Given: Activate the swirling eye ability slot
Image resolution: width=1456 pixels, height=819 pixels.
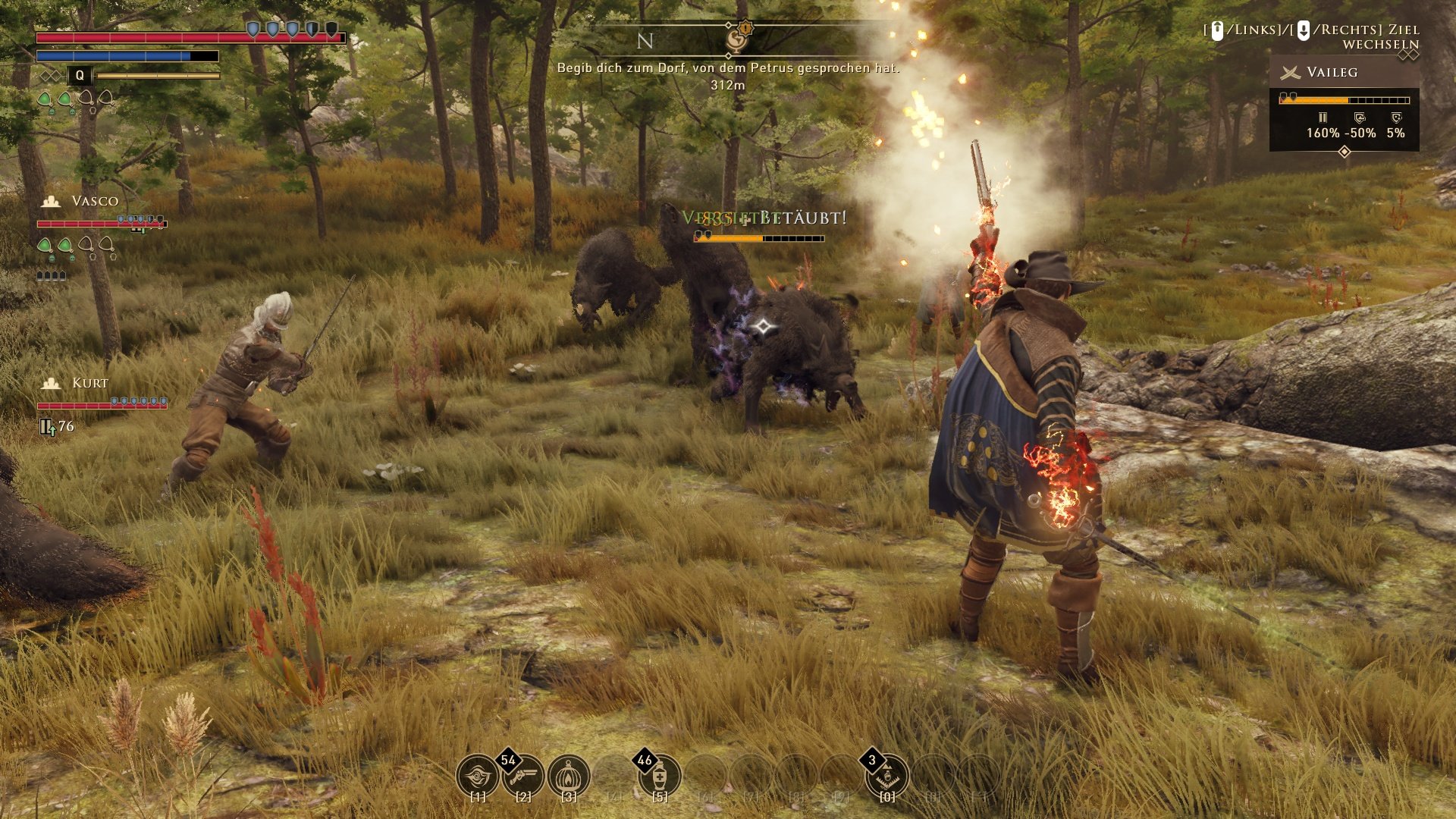Looking at the screenshot, I should (477, 776).
